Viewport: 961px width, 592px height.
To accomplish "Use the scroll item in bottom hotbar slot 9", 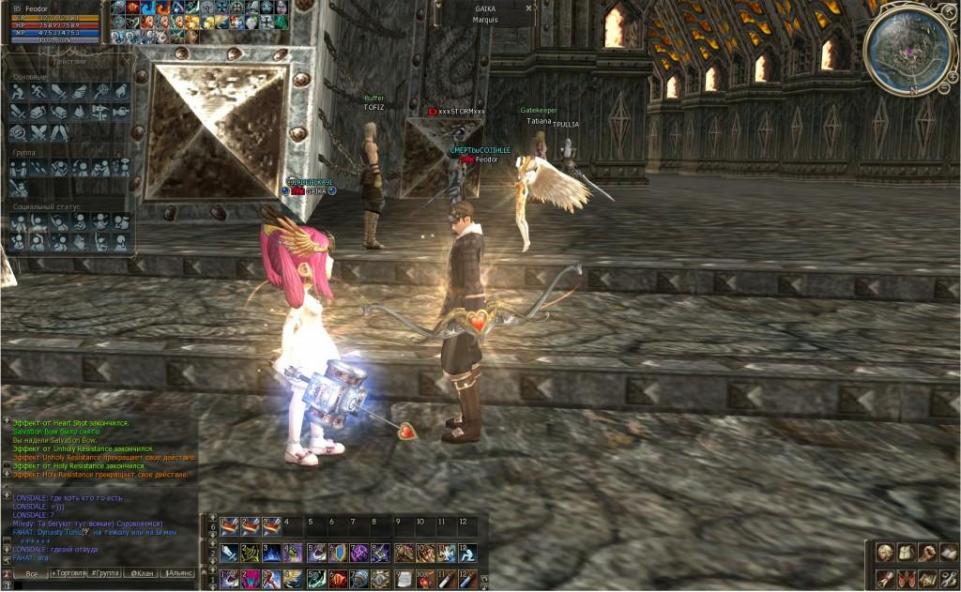I will [x=402, y=579].
